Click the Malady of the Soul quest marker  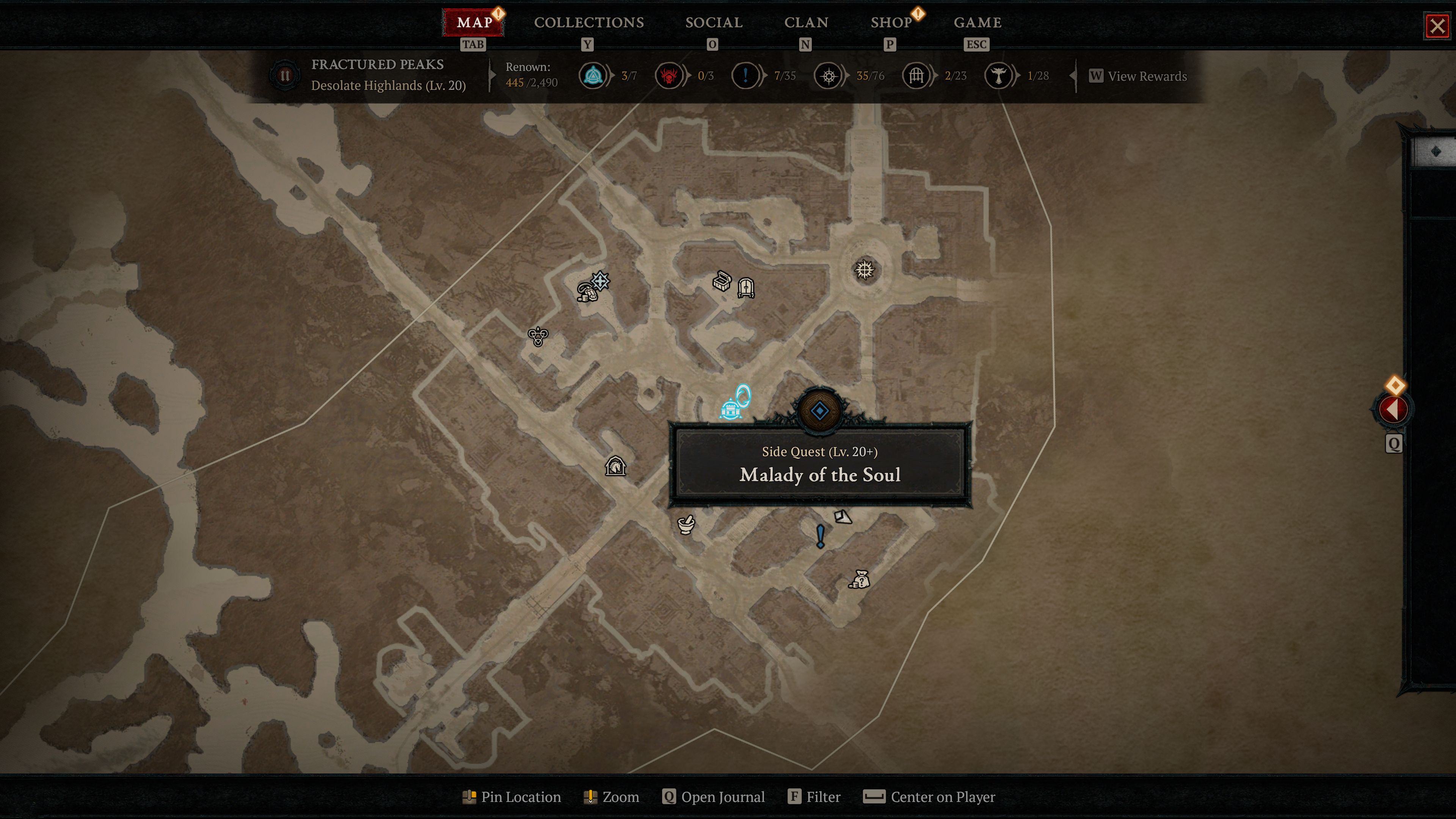pyautogui.click(x=819, y=410)
